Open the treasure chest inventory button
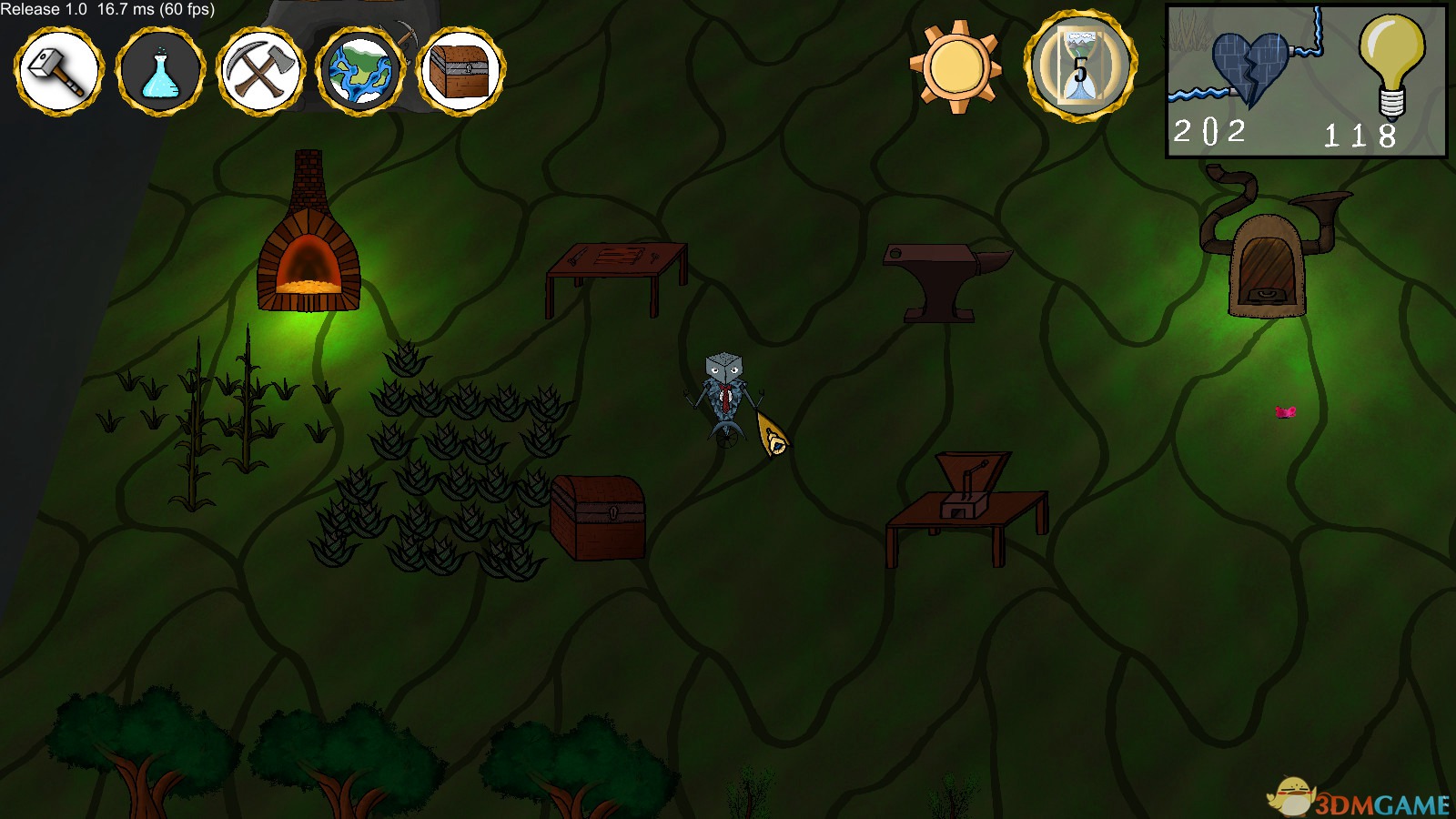 pos(460,70)
